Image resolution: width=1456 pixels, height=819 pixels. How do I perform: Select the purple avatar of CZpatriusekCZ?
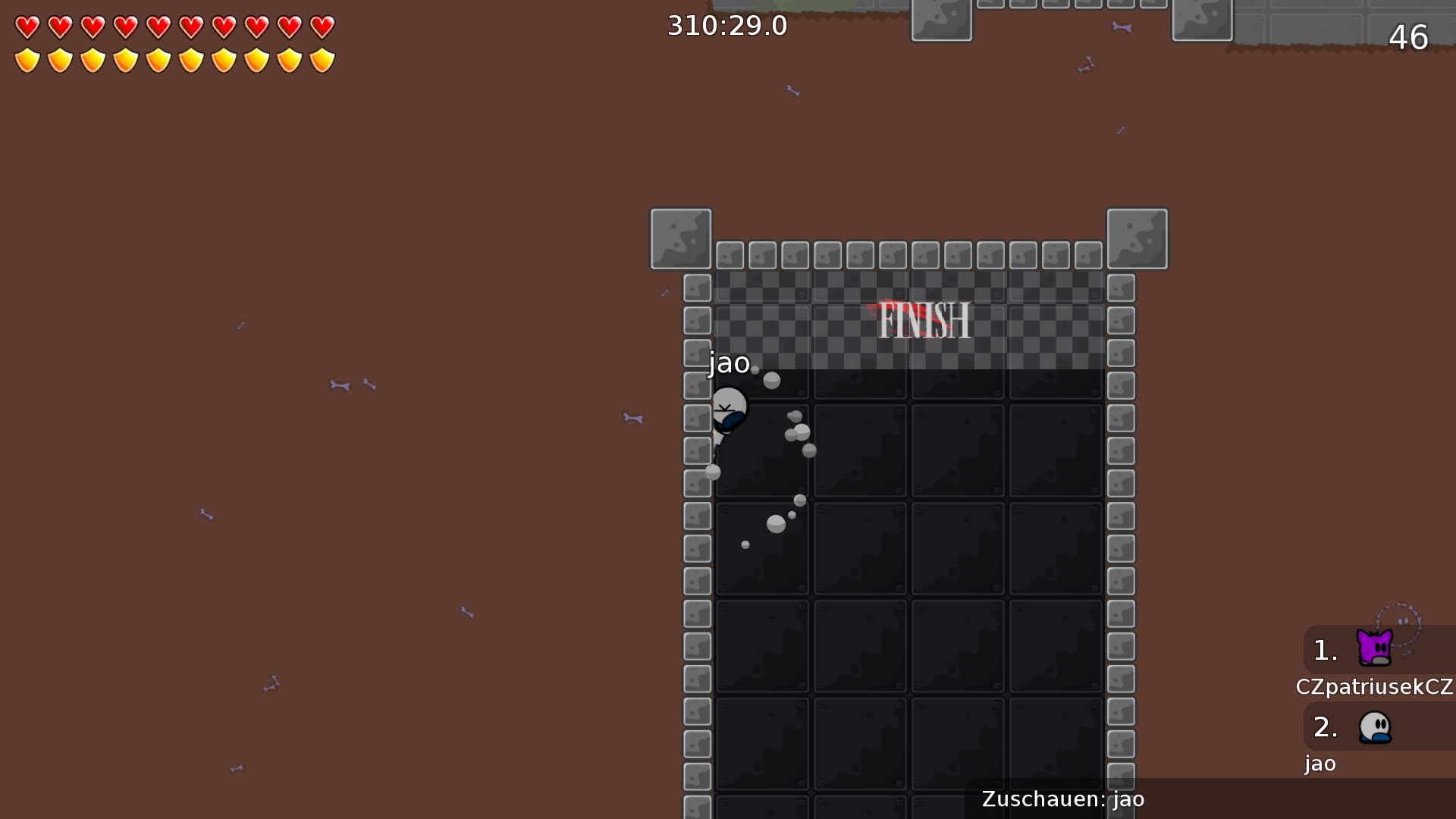tap(1374, 648)
